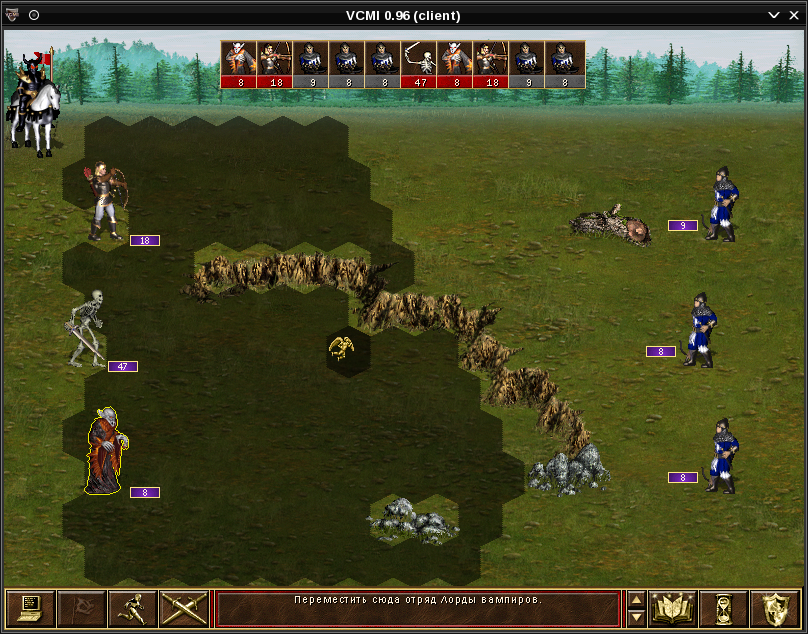Defend with the shield button

point(774,607)
